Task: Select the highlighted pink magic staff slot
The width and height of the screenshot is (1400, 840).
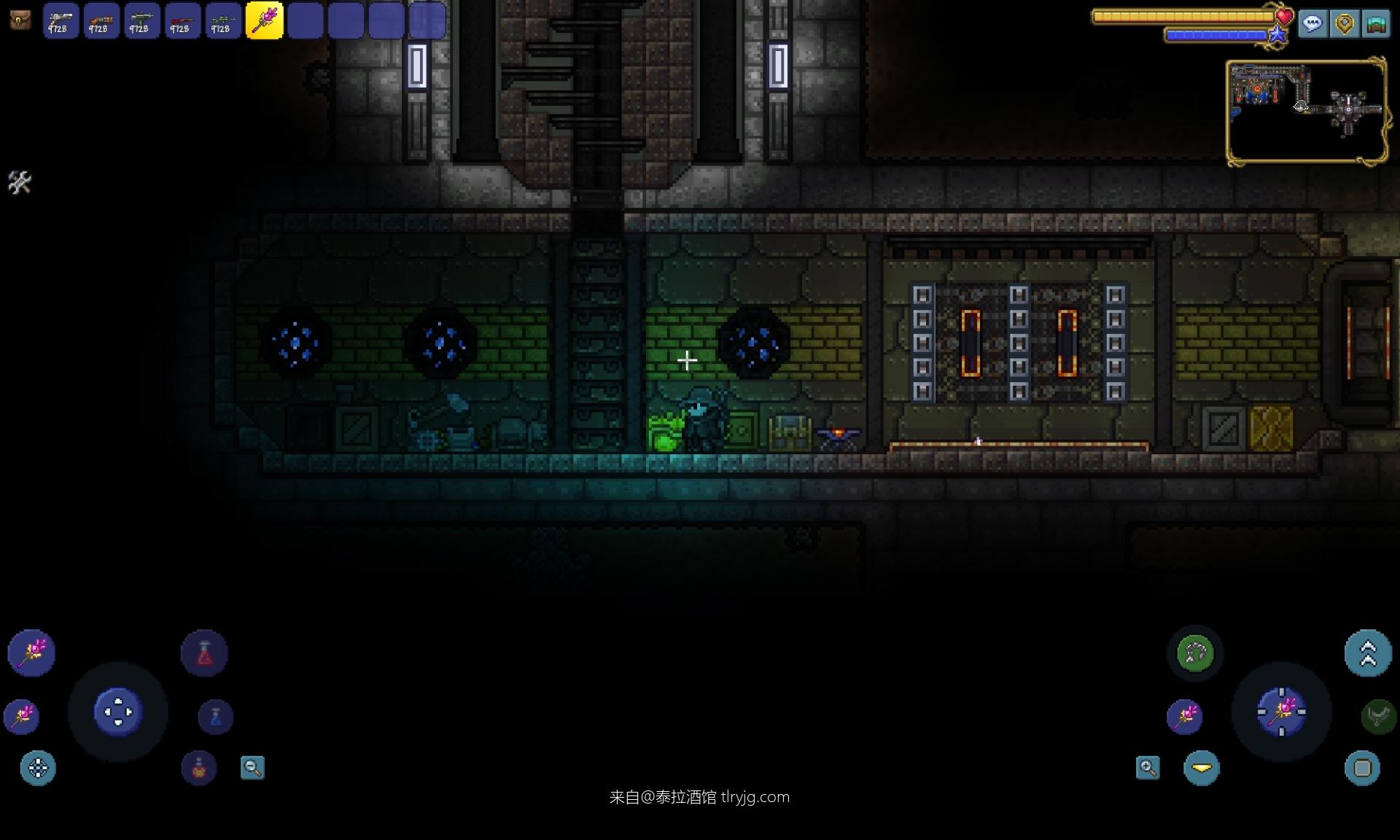Action: click(x=264, y=20)
